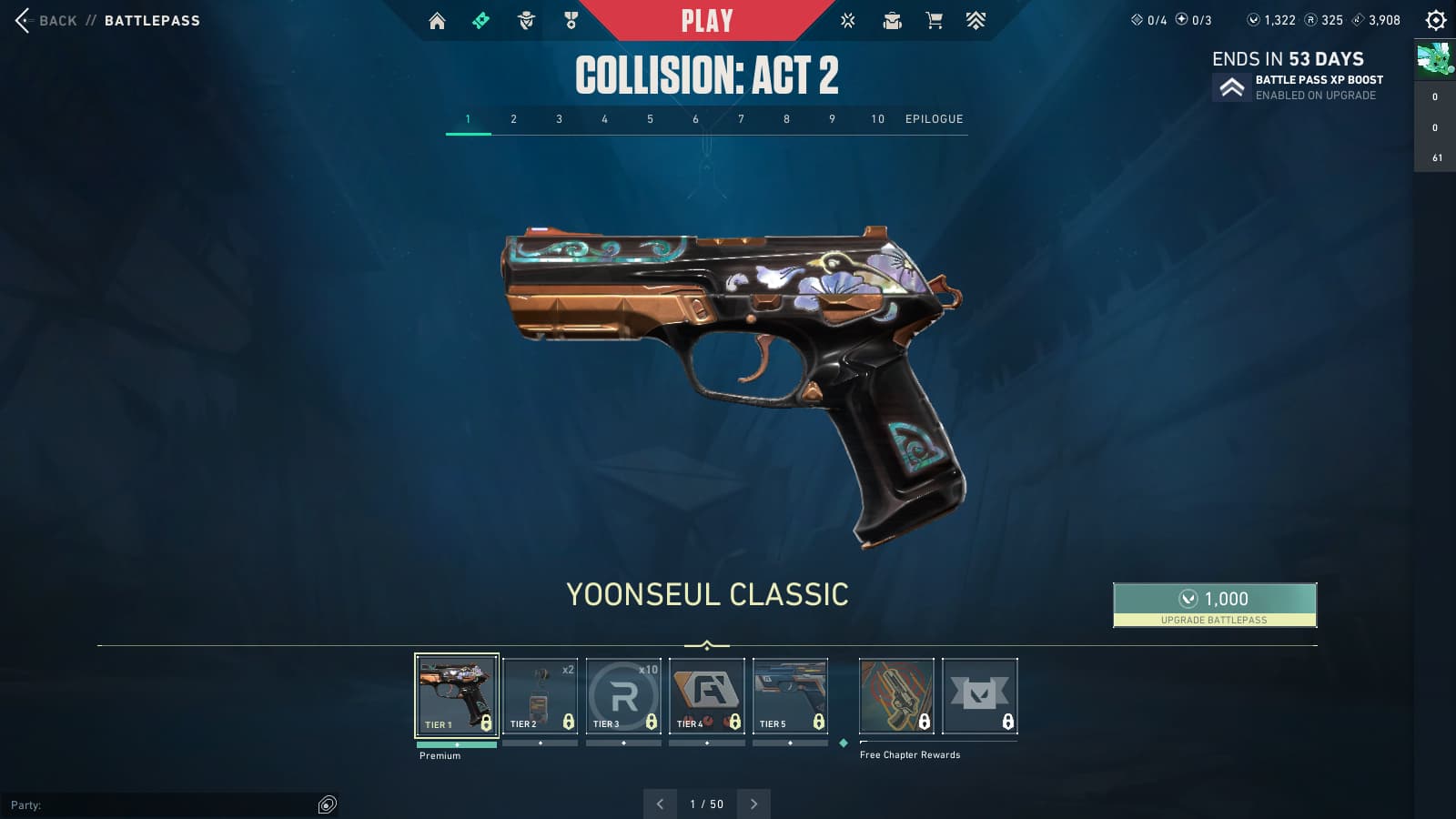Go to the previous reward page
The height and width of the screenshot is (819, 1456).
(x=660, y=804)
